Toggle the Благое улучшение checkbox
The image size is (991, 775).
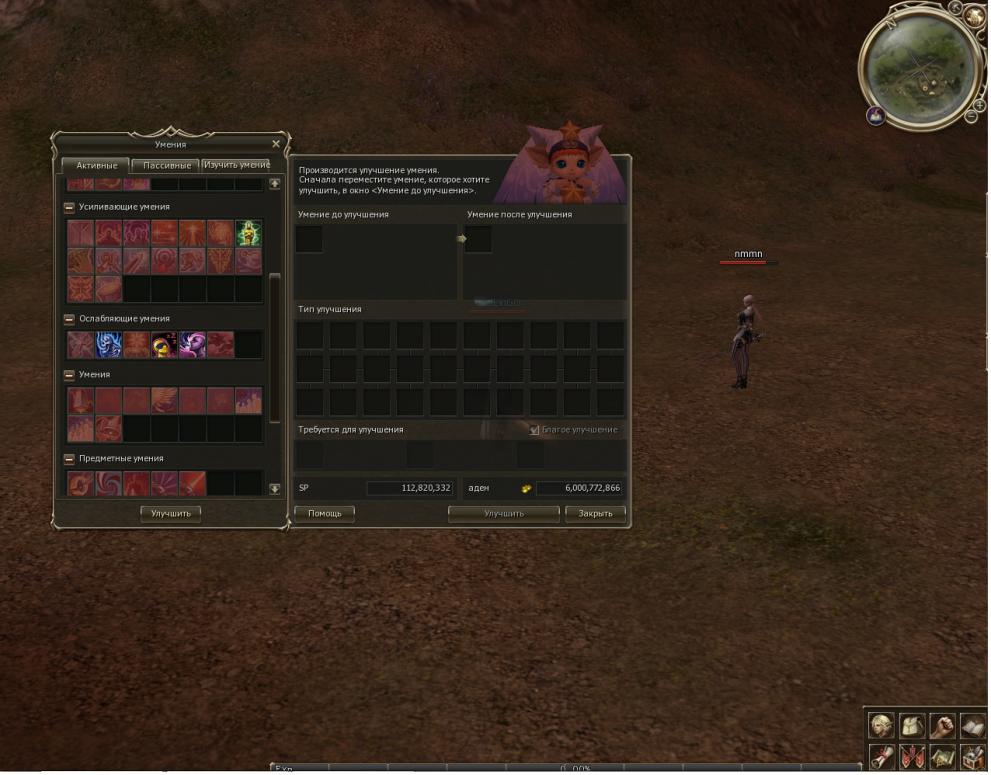[535, 430]
